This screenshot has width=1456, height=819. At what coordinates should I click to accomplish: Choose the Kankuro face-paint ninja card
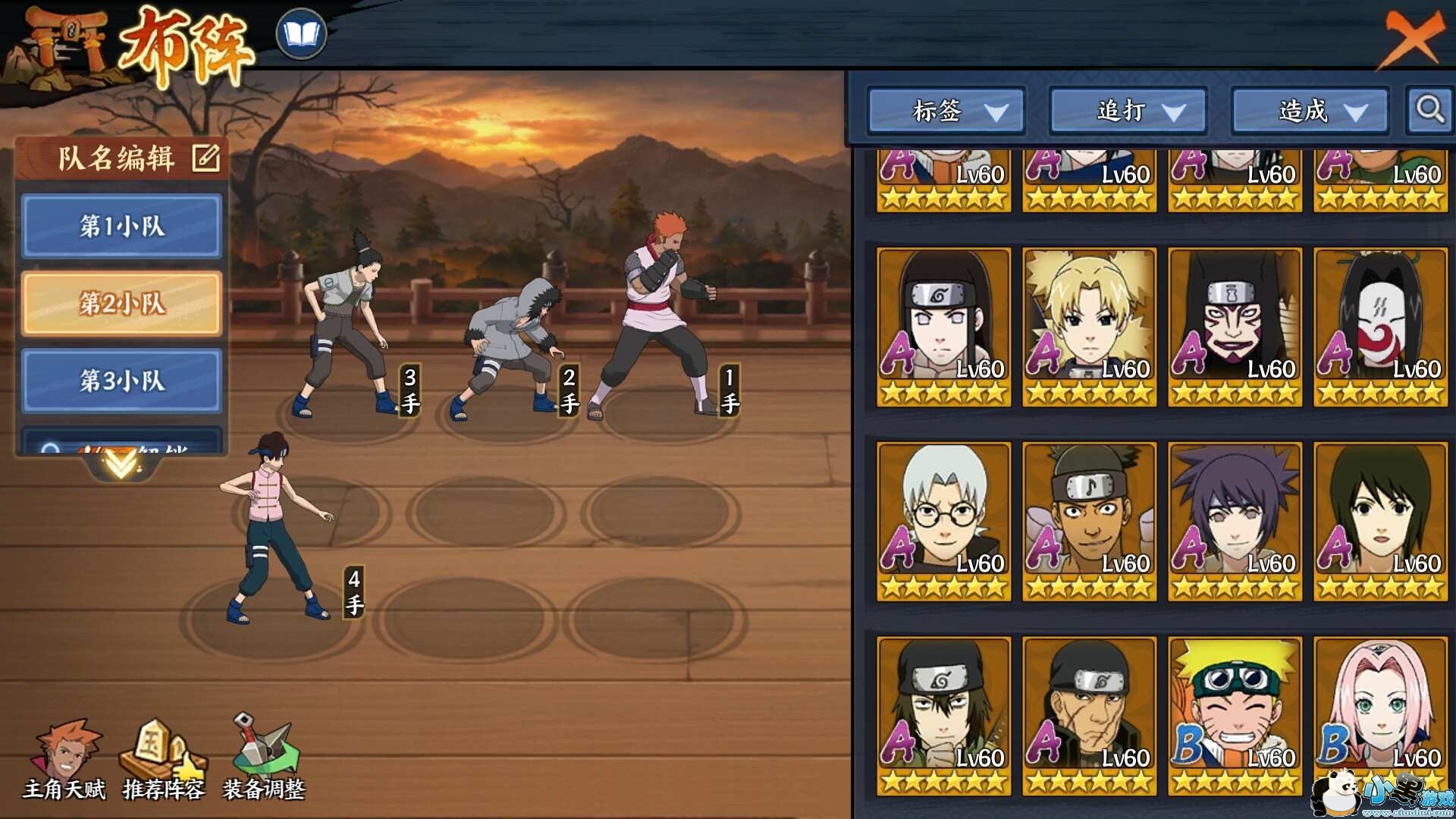(x=1235, y=326)
